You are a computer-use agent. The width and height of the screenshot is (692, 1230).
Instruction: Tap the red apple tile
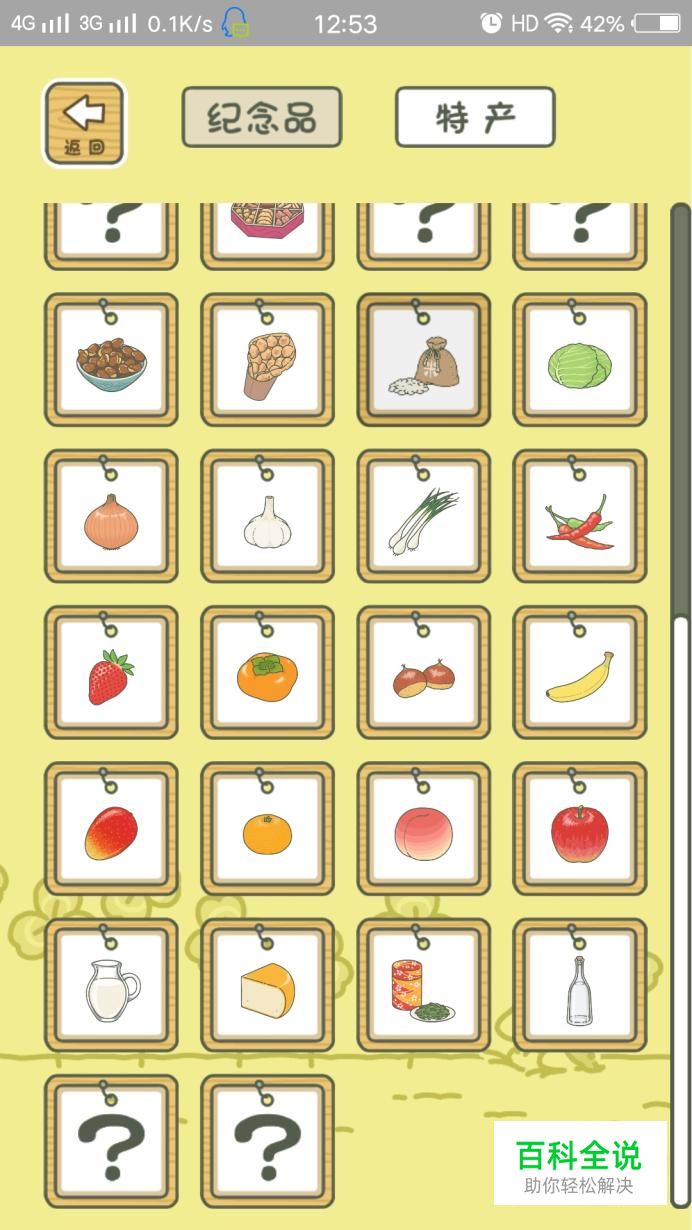580,831
